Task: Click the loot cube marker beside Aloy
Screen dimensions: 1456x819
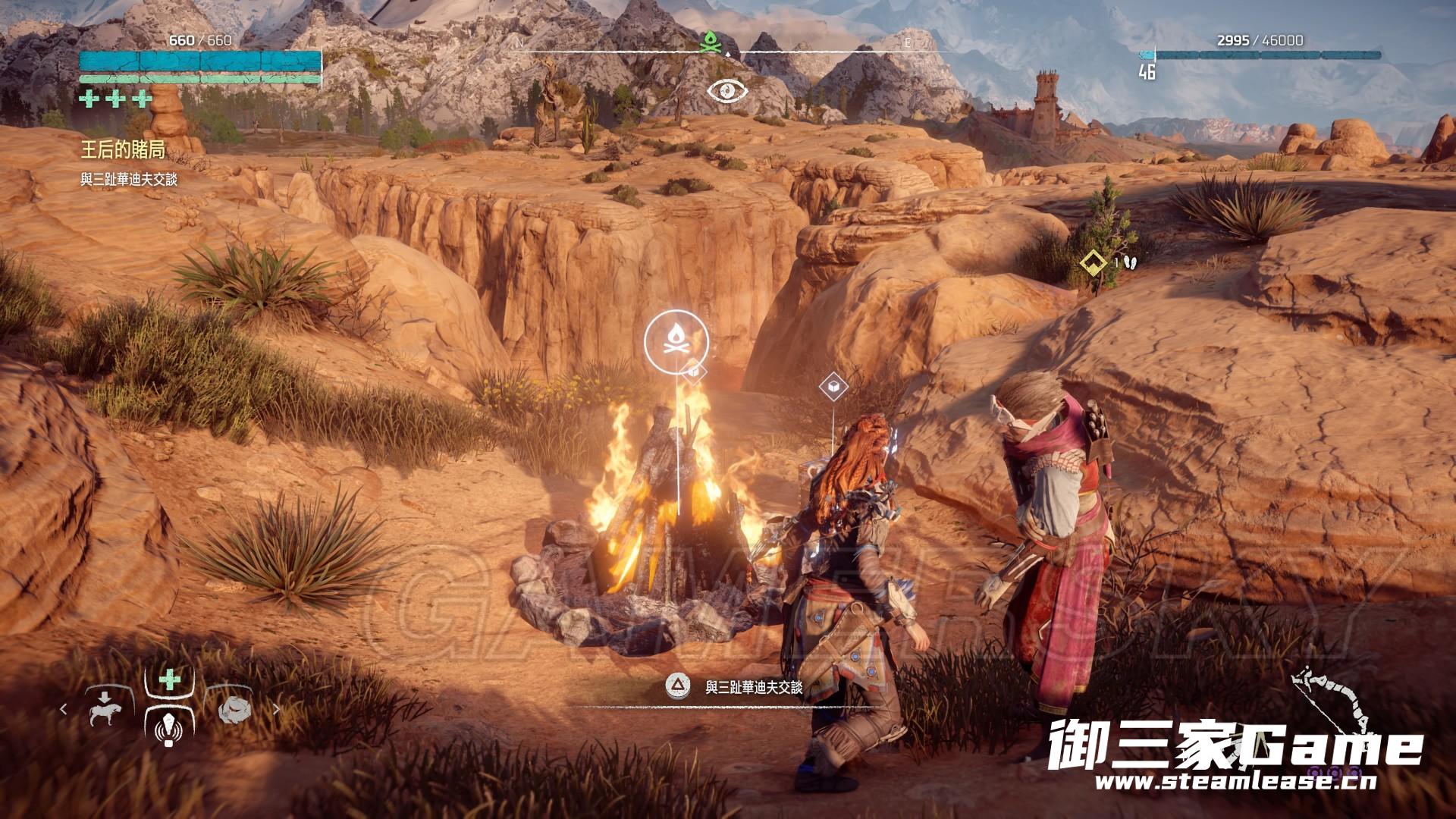Action: 833,387
